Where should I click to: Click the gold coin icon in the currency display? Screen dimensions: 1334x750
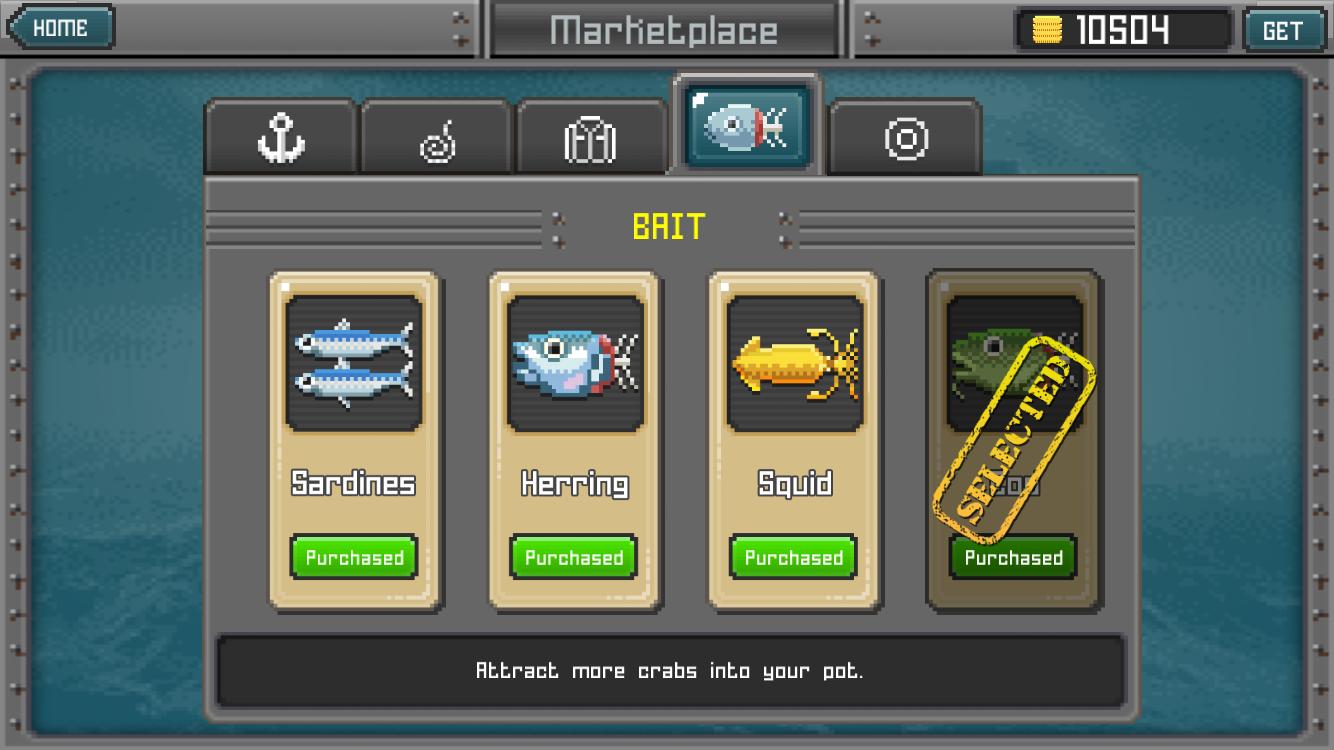[x=1048, y=30]
